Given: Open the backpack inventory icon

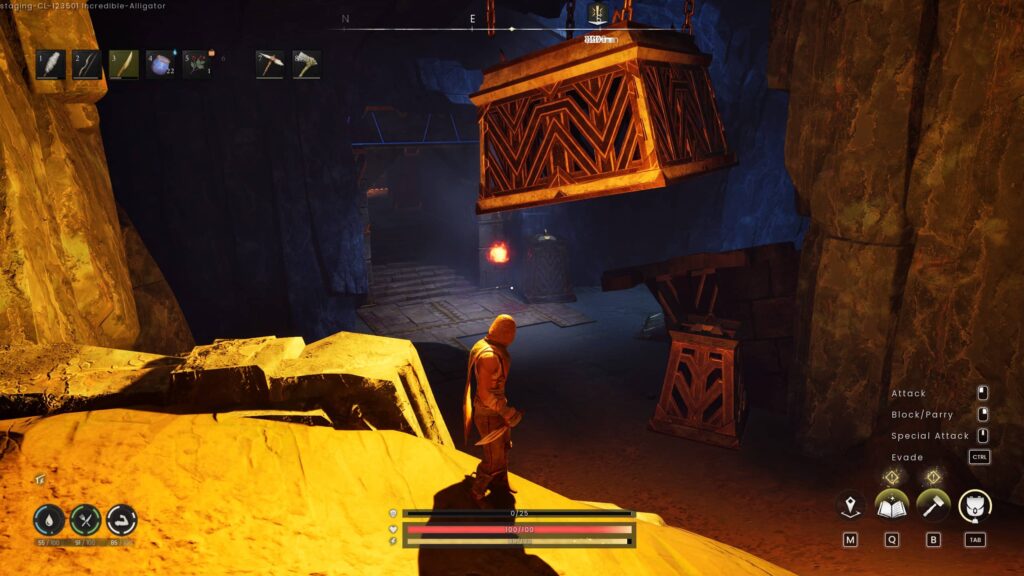Looking at the screenshot, I should 975,506.
